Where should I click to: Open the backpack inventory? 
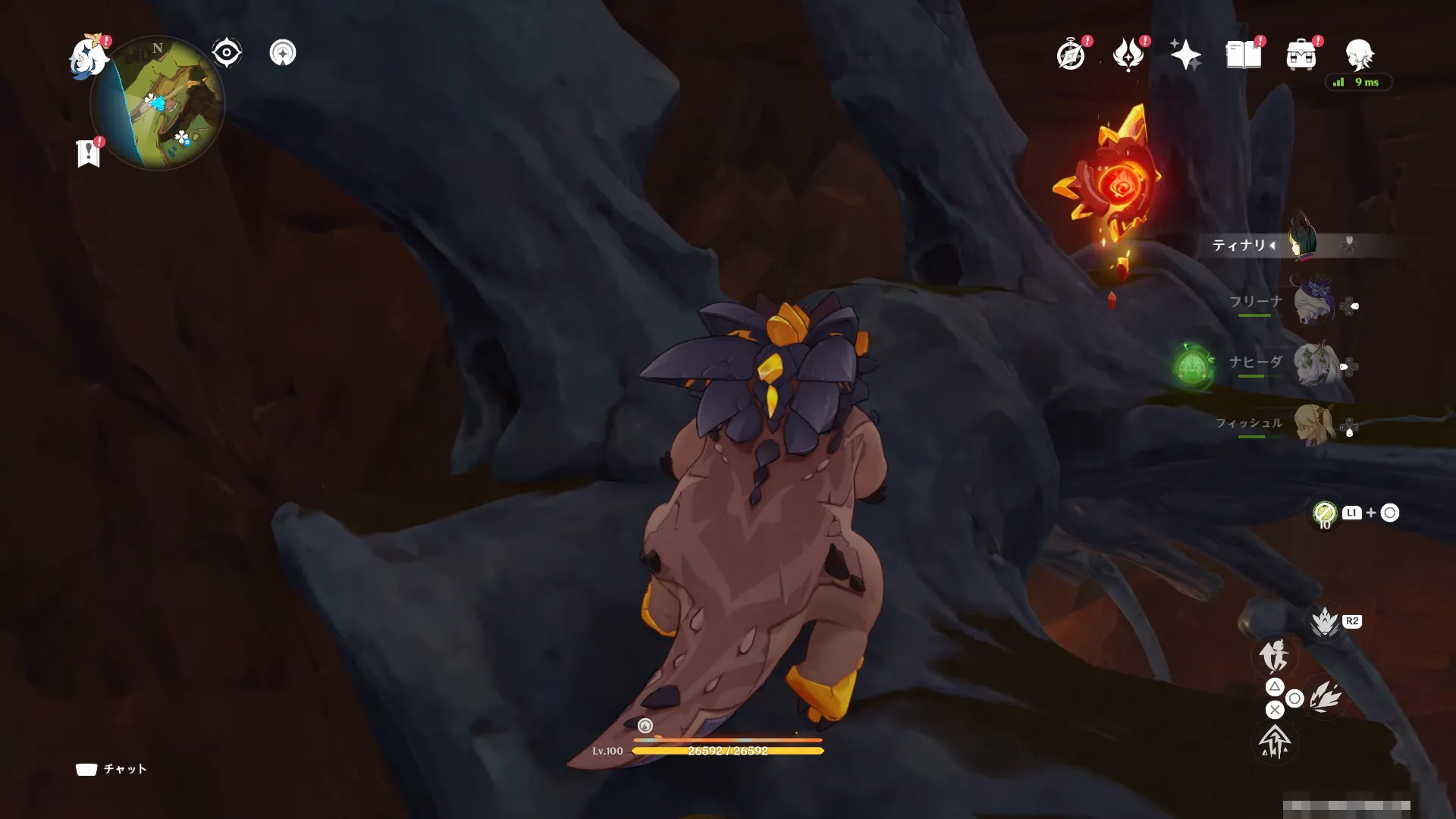[x=1301, y=55]
